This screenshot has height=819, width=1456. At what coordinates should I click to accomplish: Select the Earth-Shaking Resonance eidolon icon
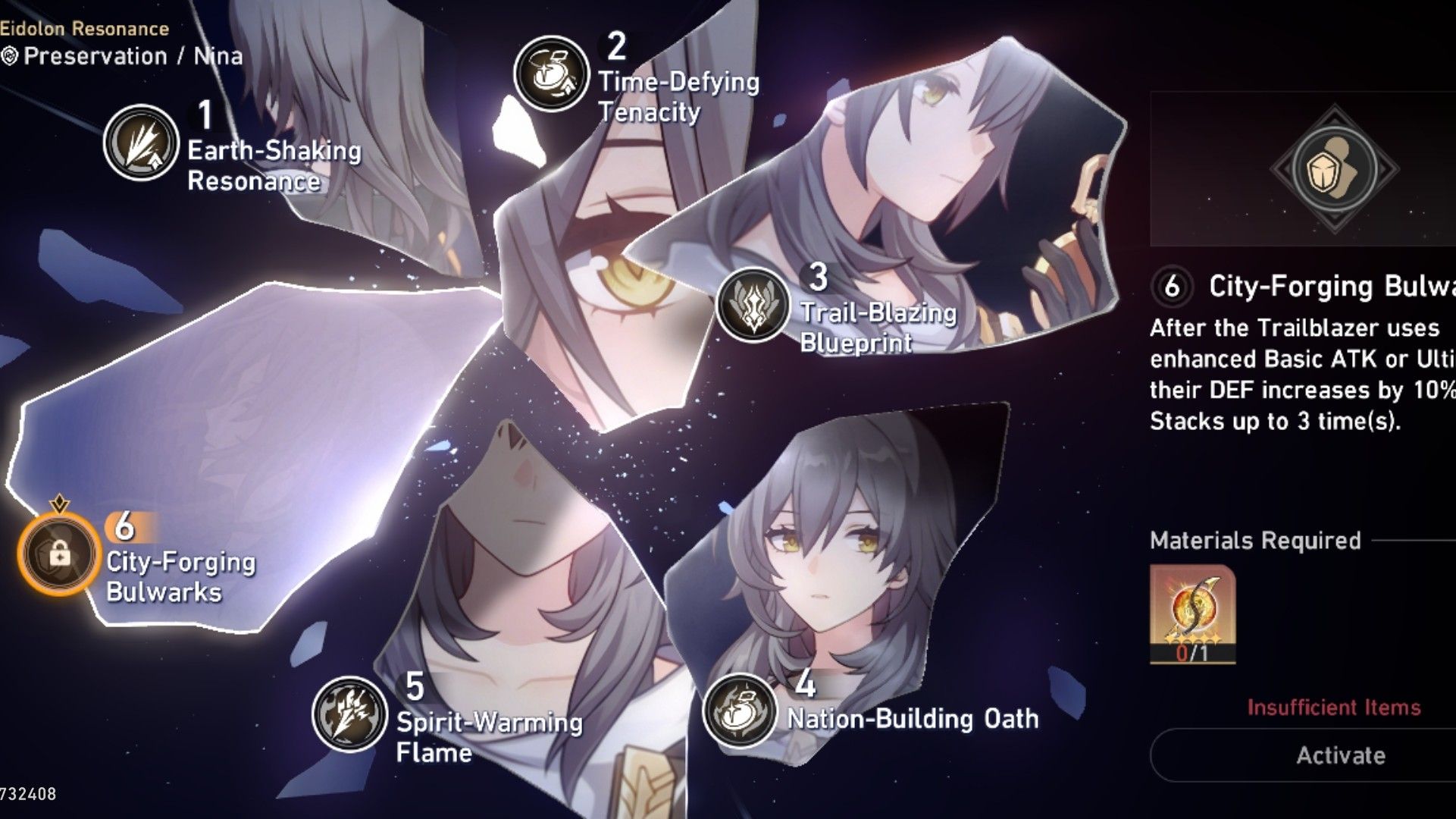pyautogui.click(x=140, y=146)
